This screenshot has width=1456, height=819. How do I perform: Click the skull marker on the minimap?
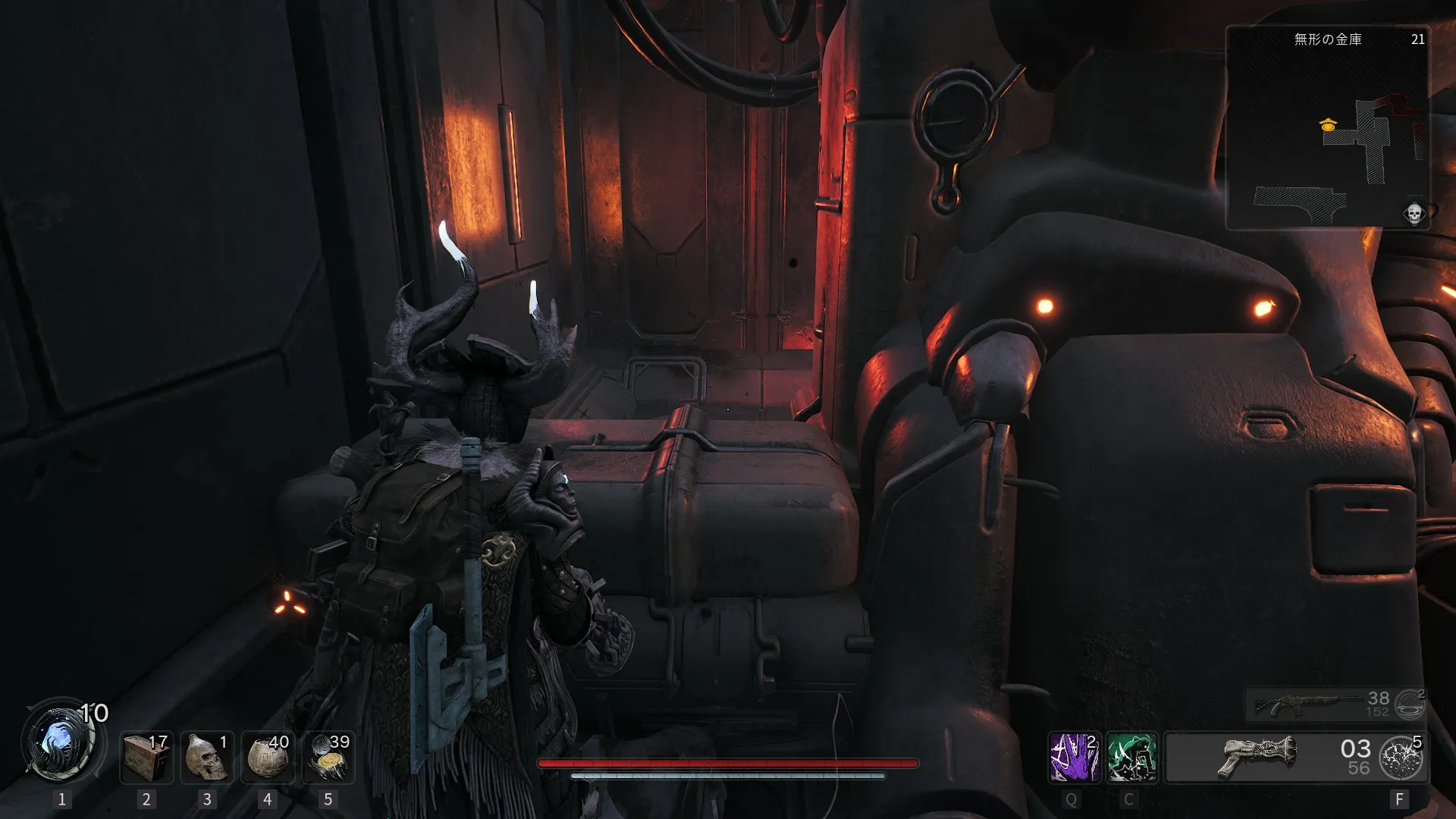coord(1414,213)
